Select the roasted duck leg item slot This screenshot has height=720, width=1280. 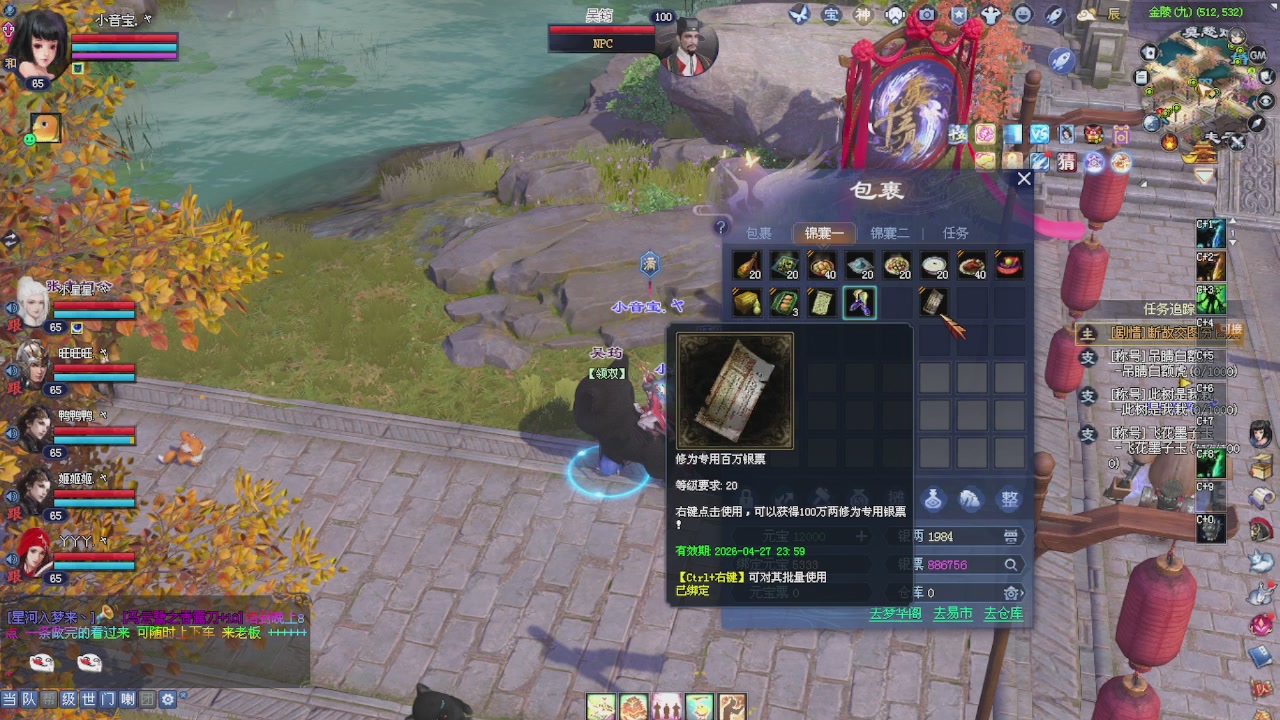point(747,265)
